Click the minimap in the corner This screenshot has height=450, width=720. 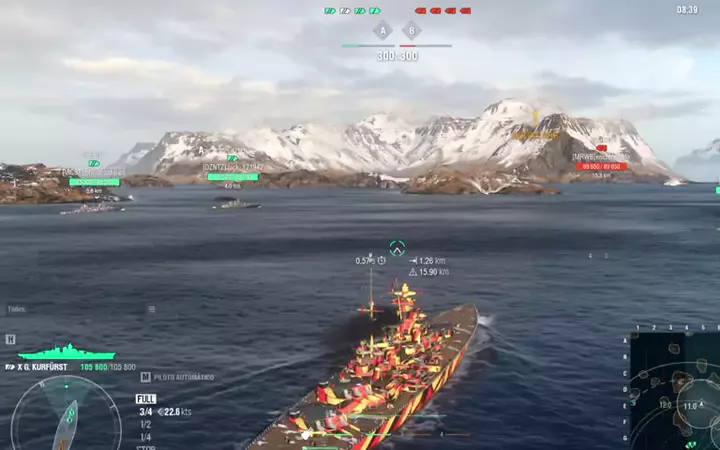(x=673, y=389)
